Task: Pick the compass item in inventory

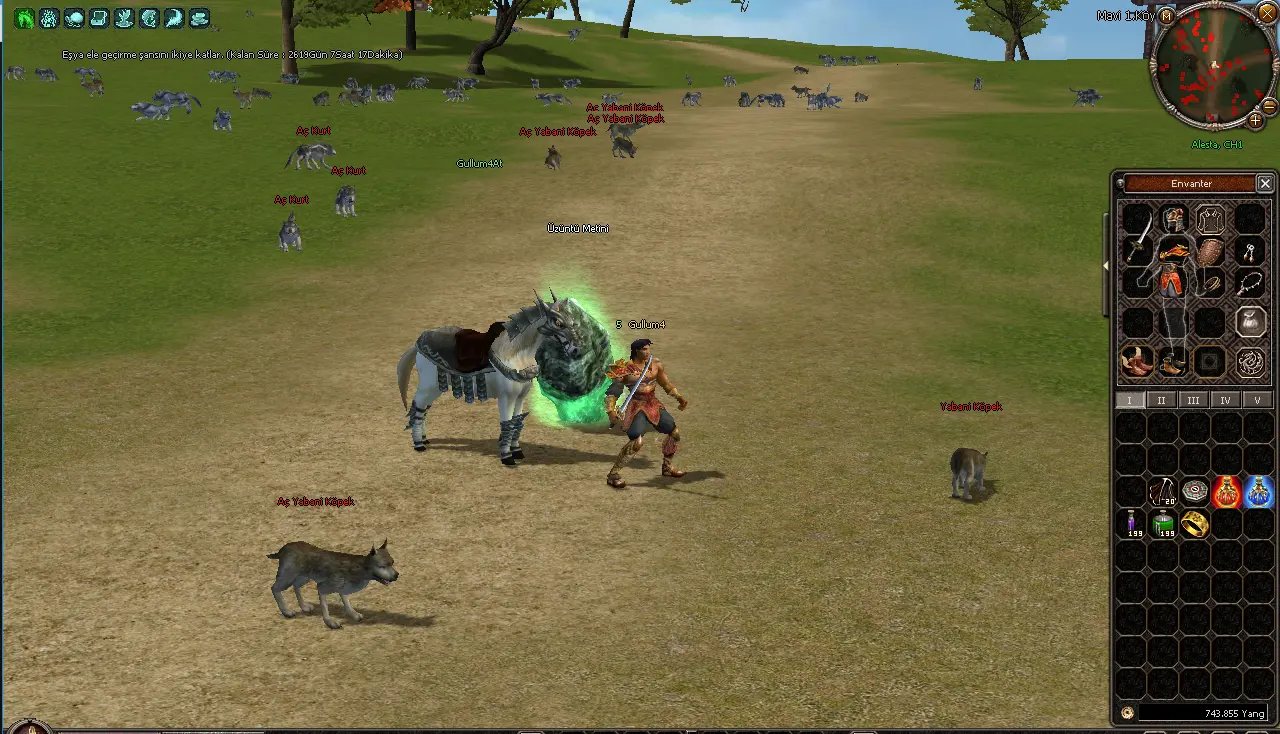Action: point(1195,491)
